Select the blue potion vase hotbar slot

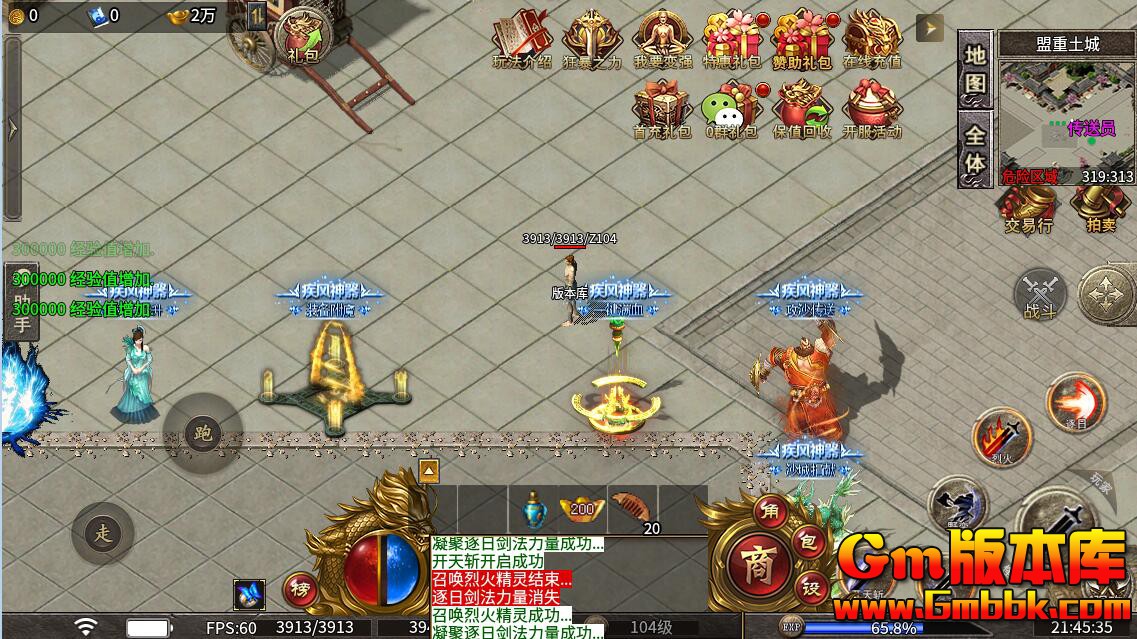(533, 510)
